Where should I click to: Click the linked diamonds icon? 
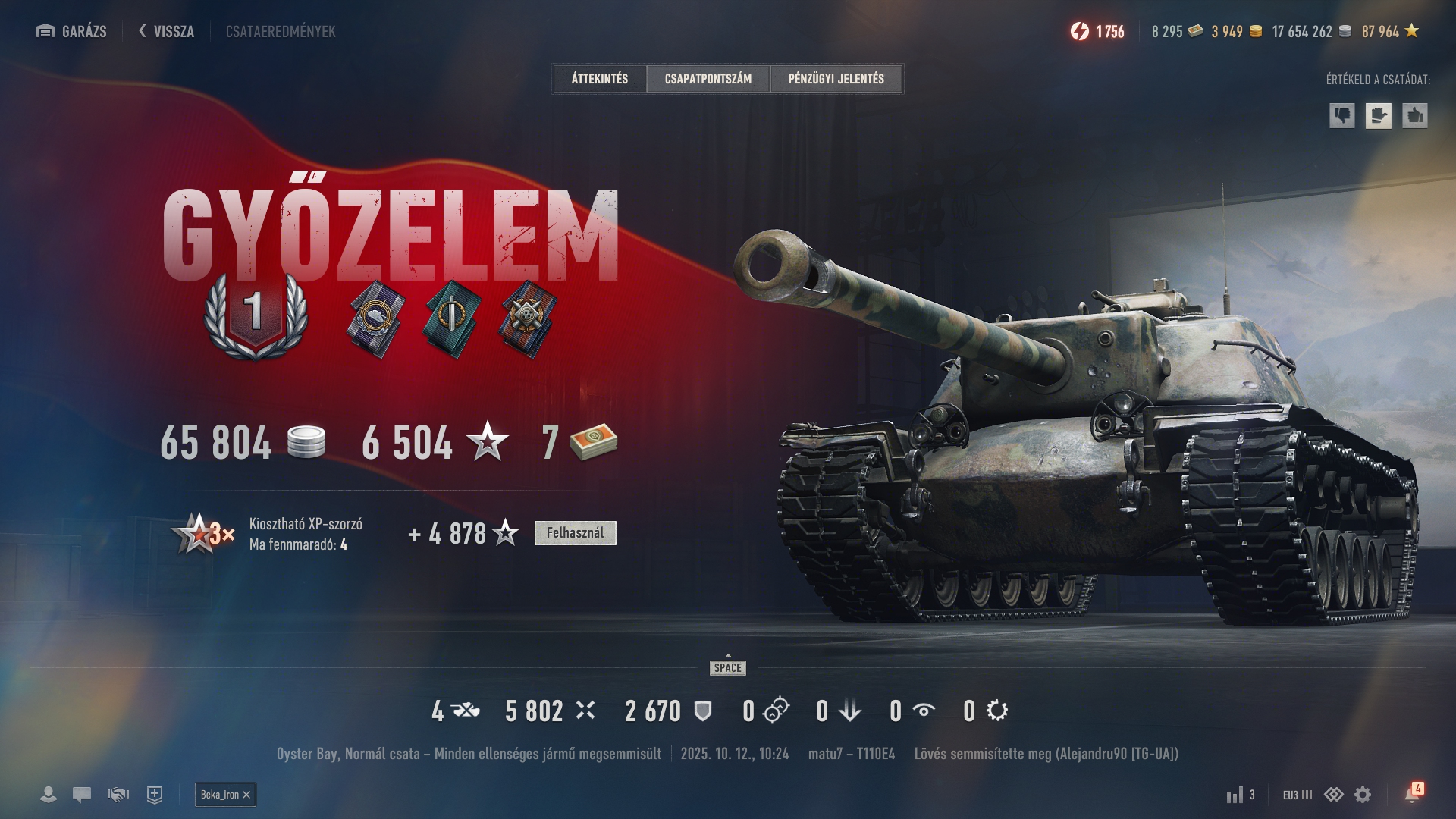tap(1334, 795)
